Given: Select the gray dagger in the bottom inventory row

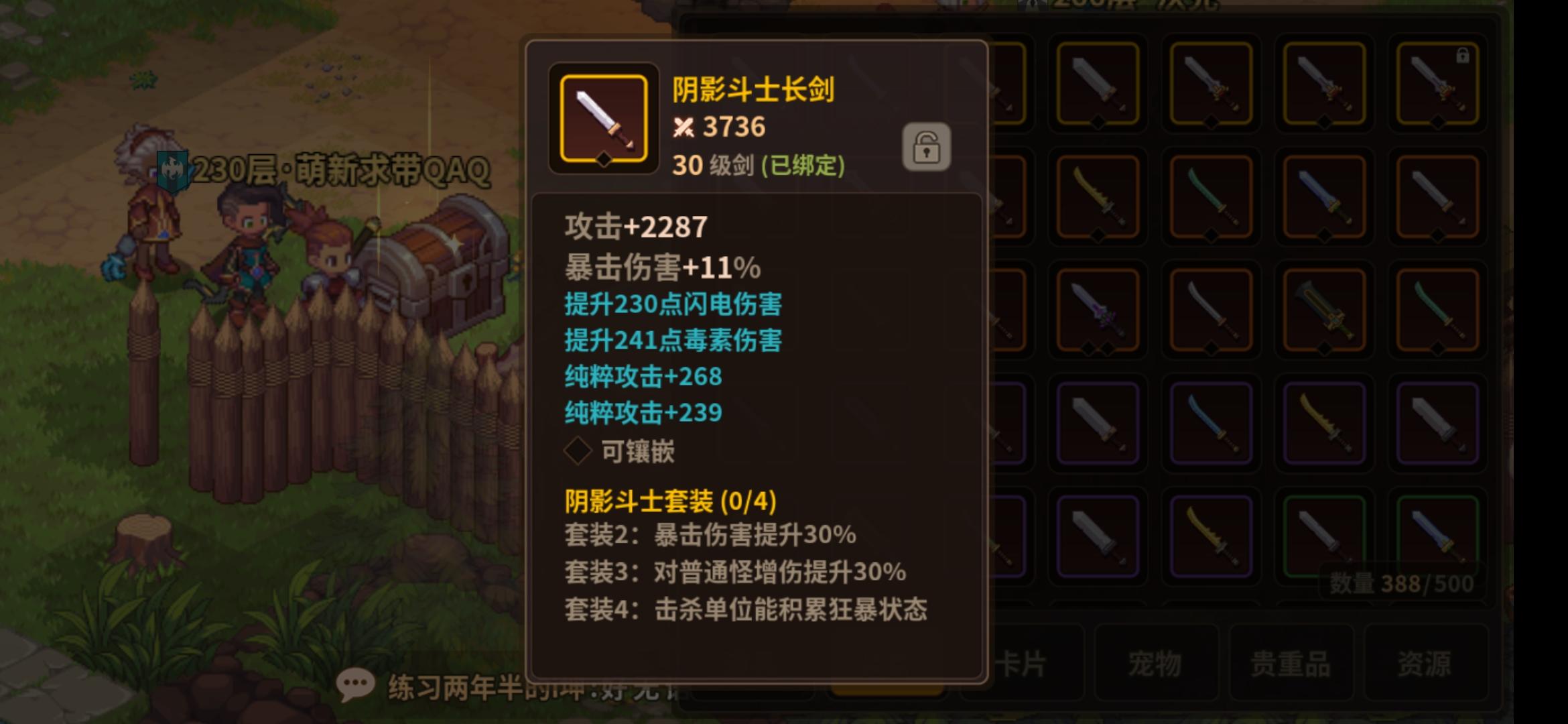Looking at the screenshot, I should pyautogui.click(x=1096, y=535).
